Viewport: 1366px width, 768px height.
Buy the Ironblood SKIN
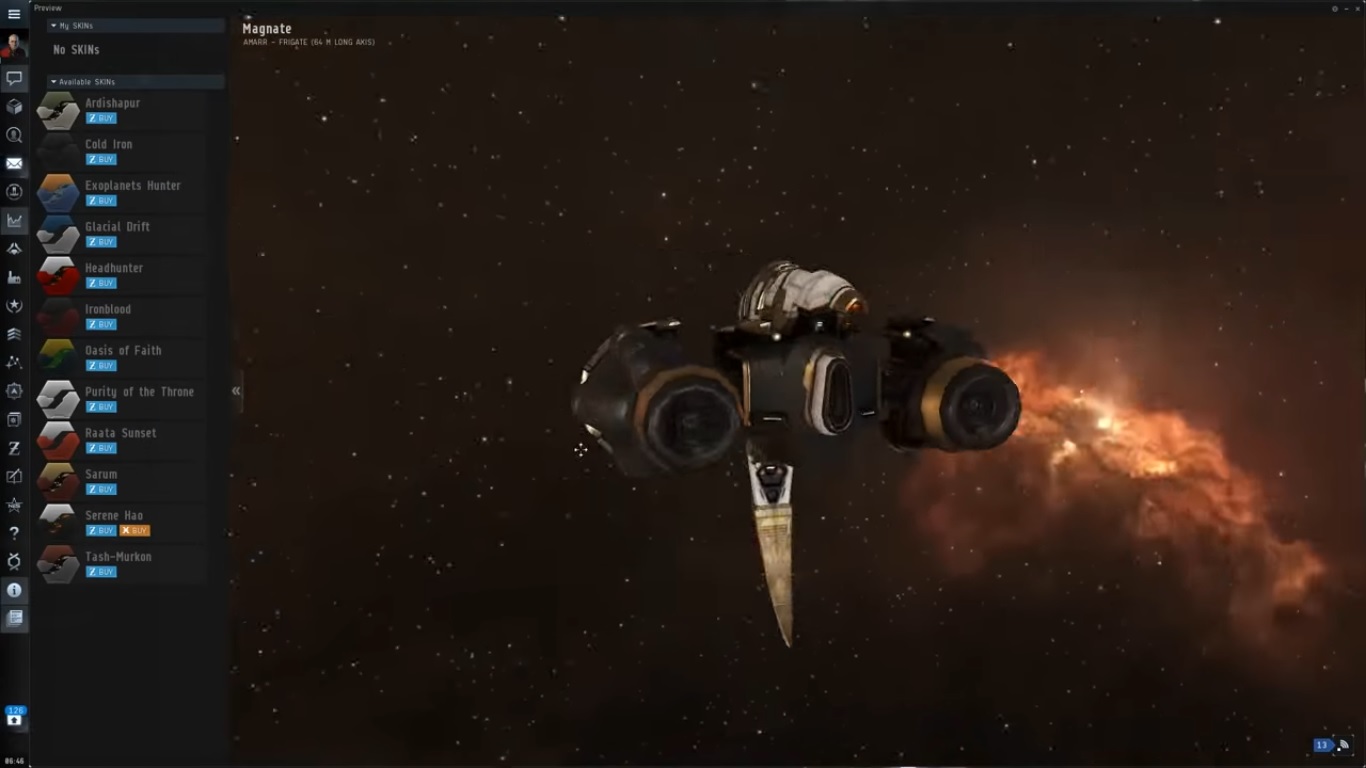(101, 325)
